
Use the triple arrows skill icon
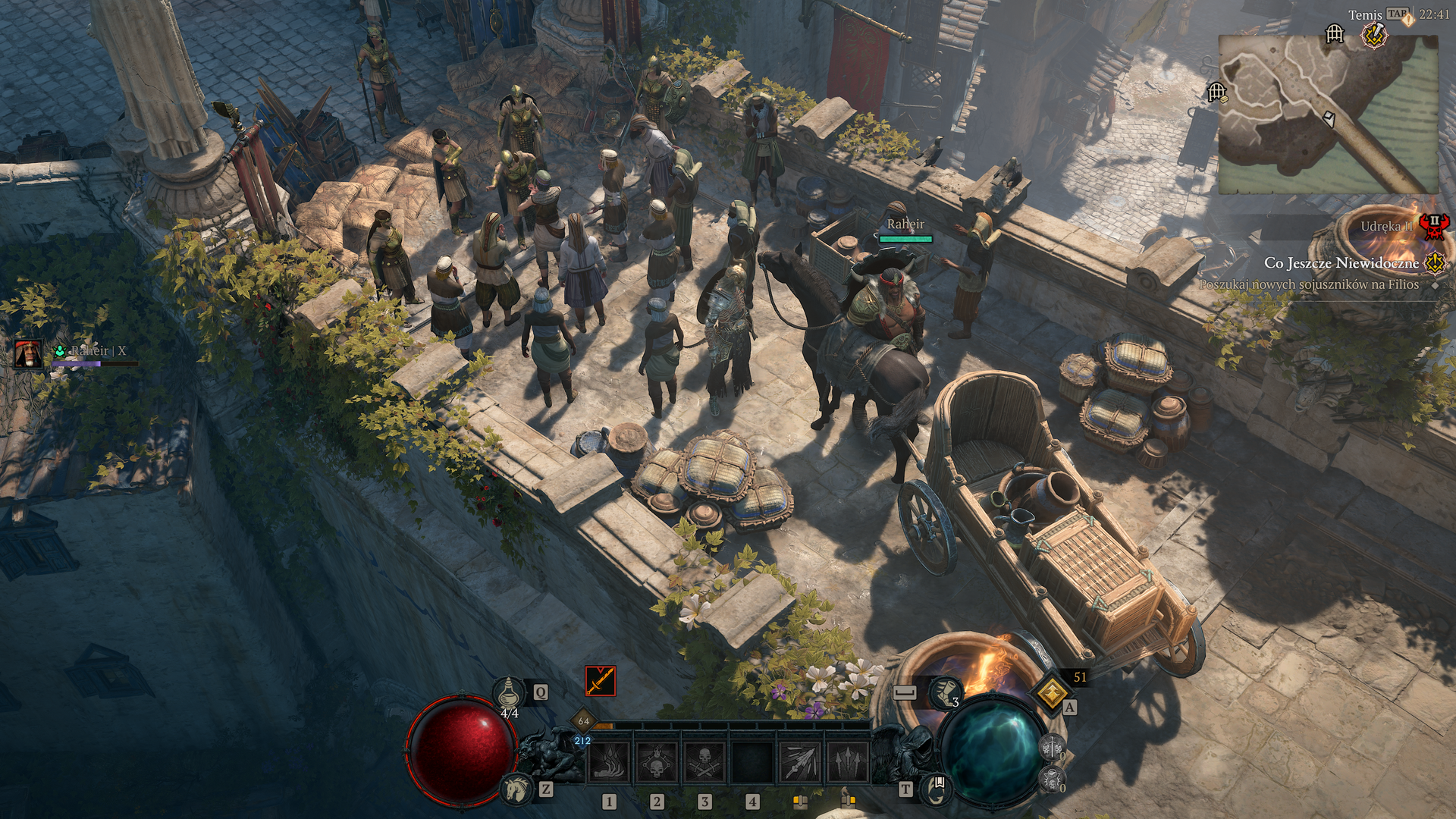[847, 761]
